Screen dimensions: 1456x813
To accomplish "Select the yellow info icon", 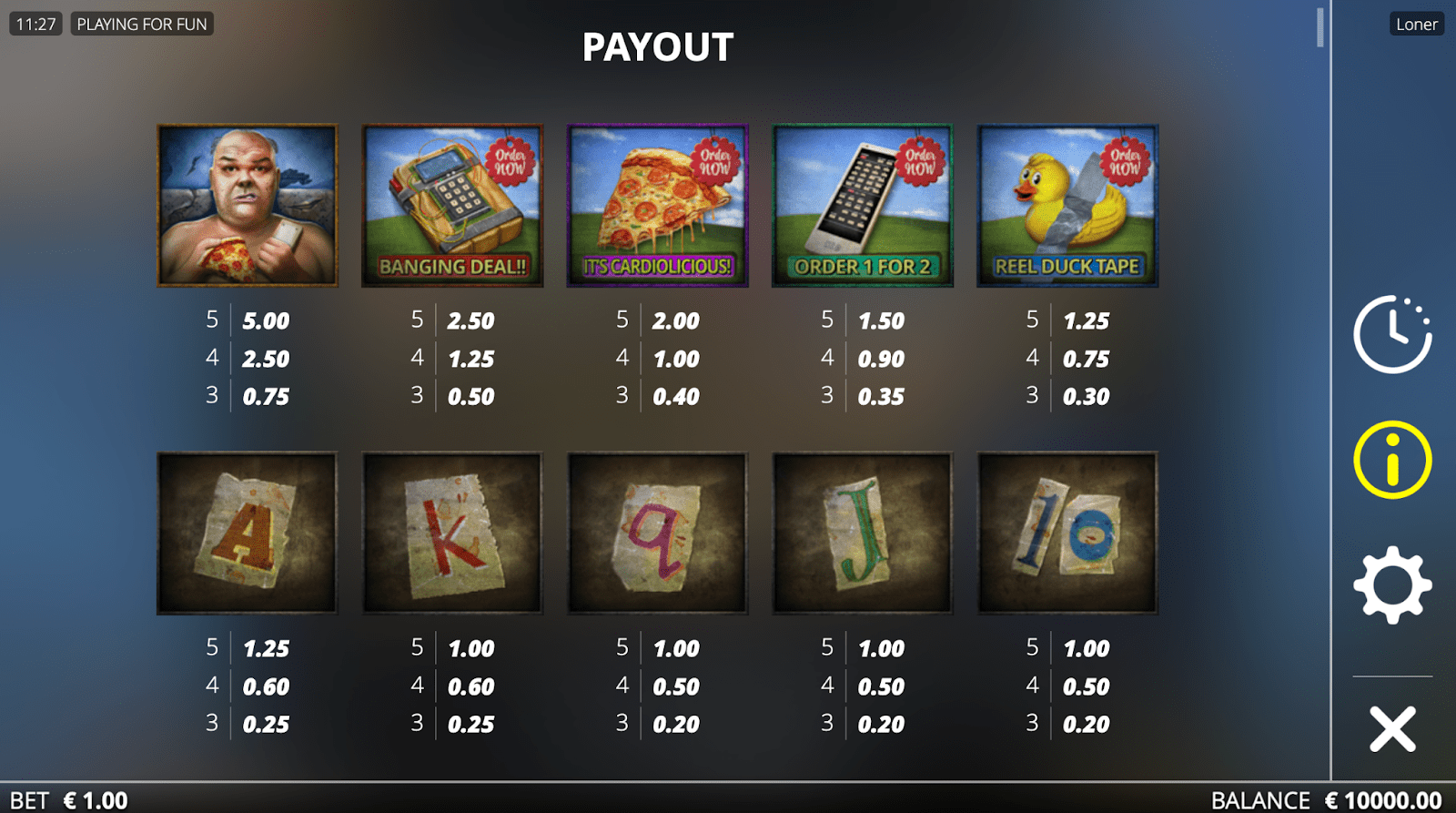I will tap(1391, 460).
